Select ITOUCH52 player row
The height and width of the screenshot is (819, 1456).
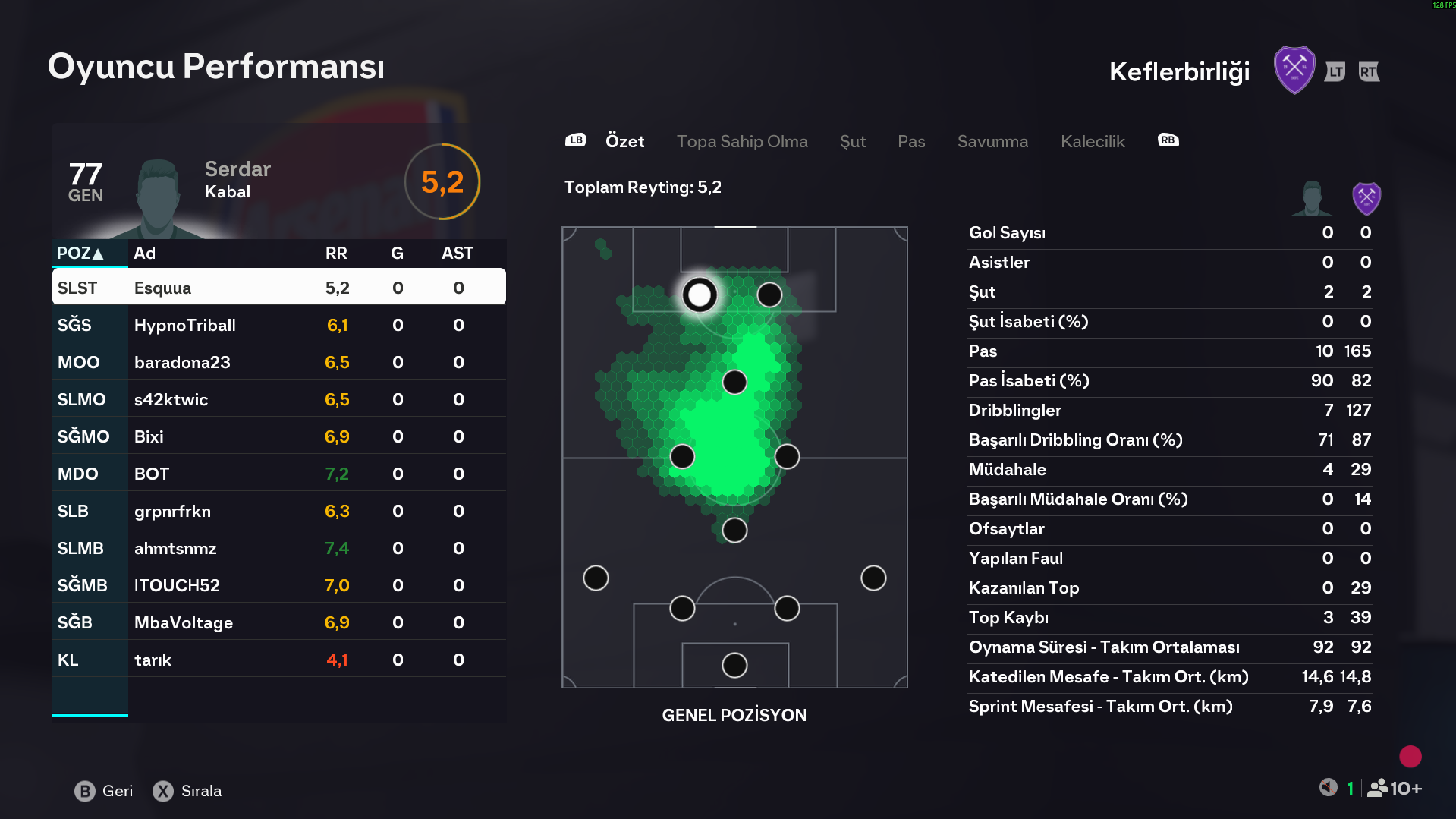pos(278,585)
